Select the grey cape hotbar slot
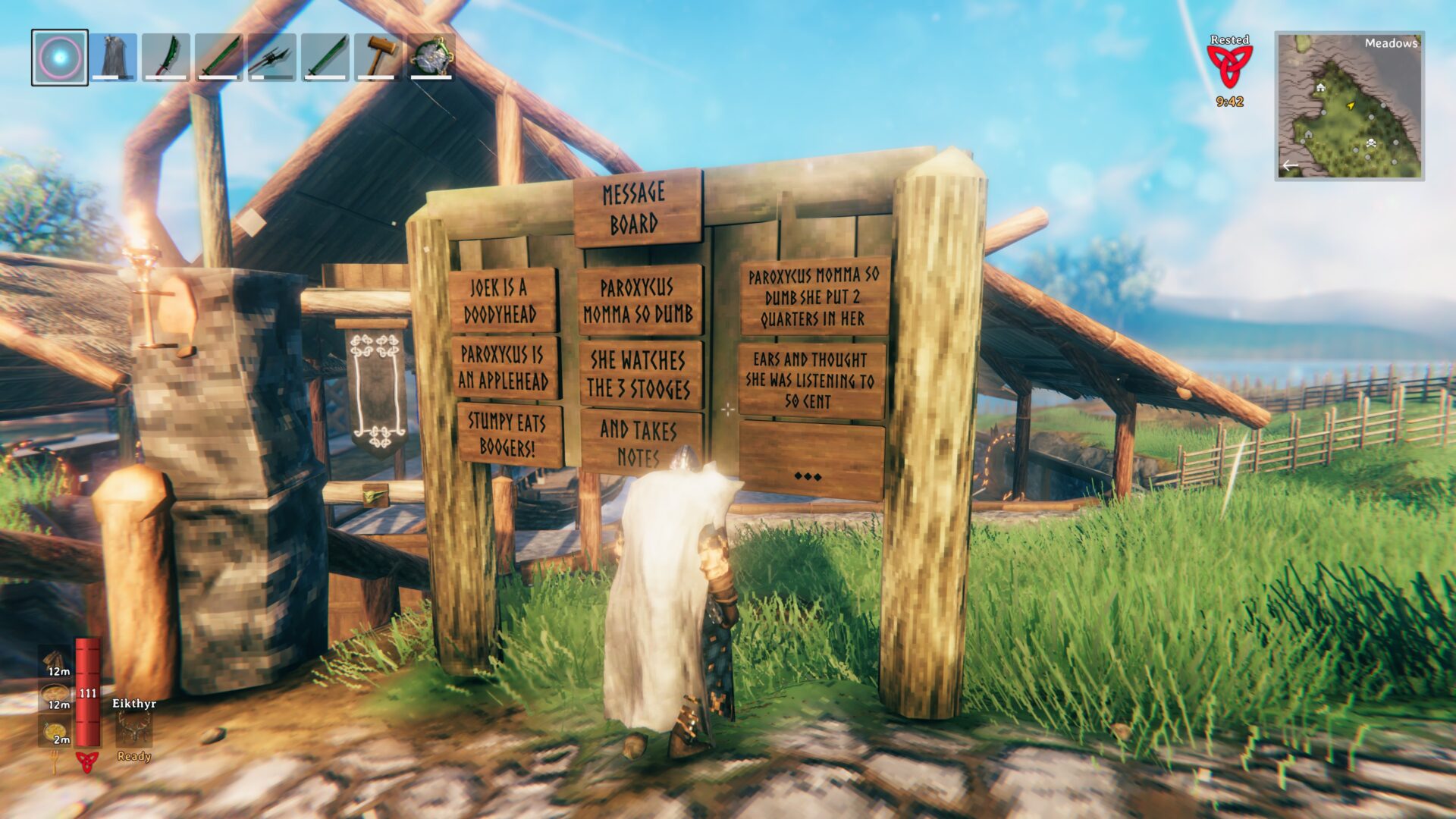The height and width of the screenshot is (819, 1456). pos(114,57)
